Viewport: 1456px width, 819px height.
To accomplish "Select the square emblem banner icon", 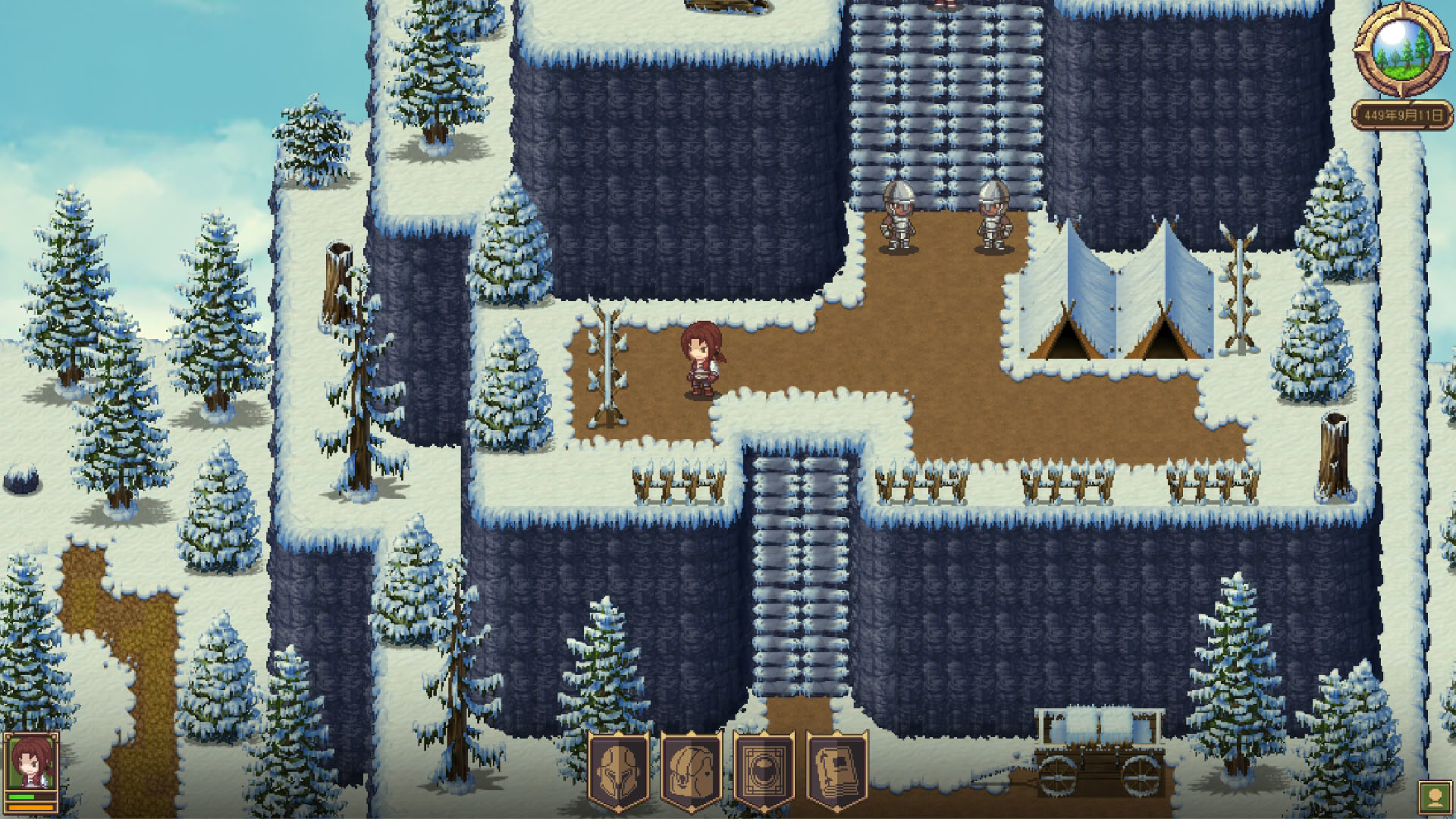I will click(x=764, y=771).
